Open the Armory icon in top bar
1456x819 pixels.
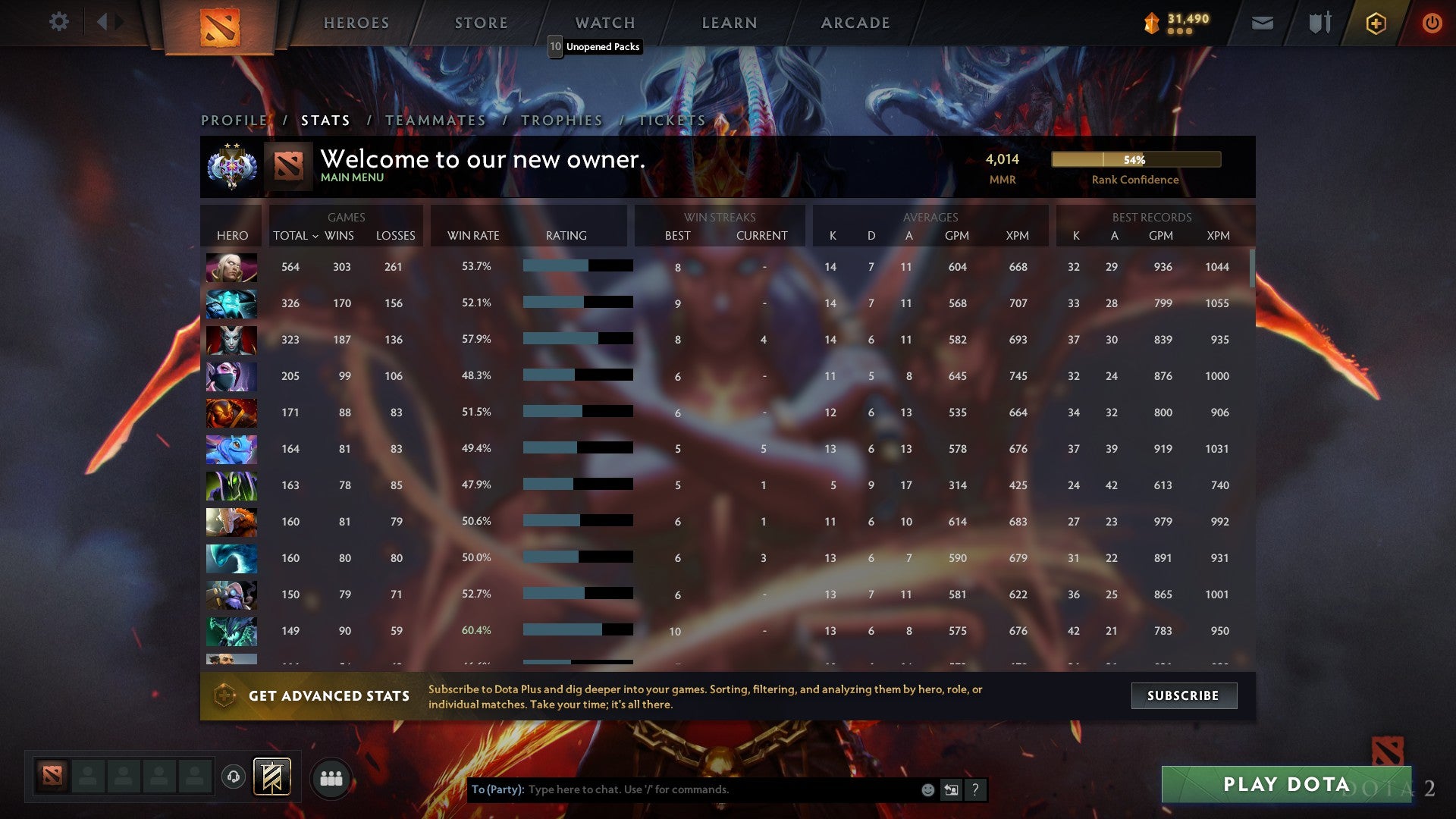1319,23
